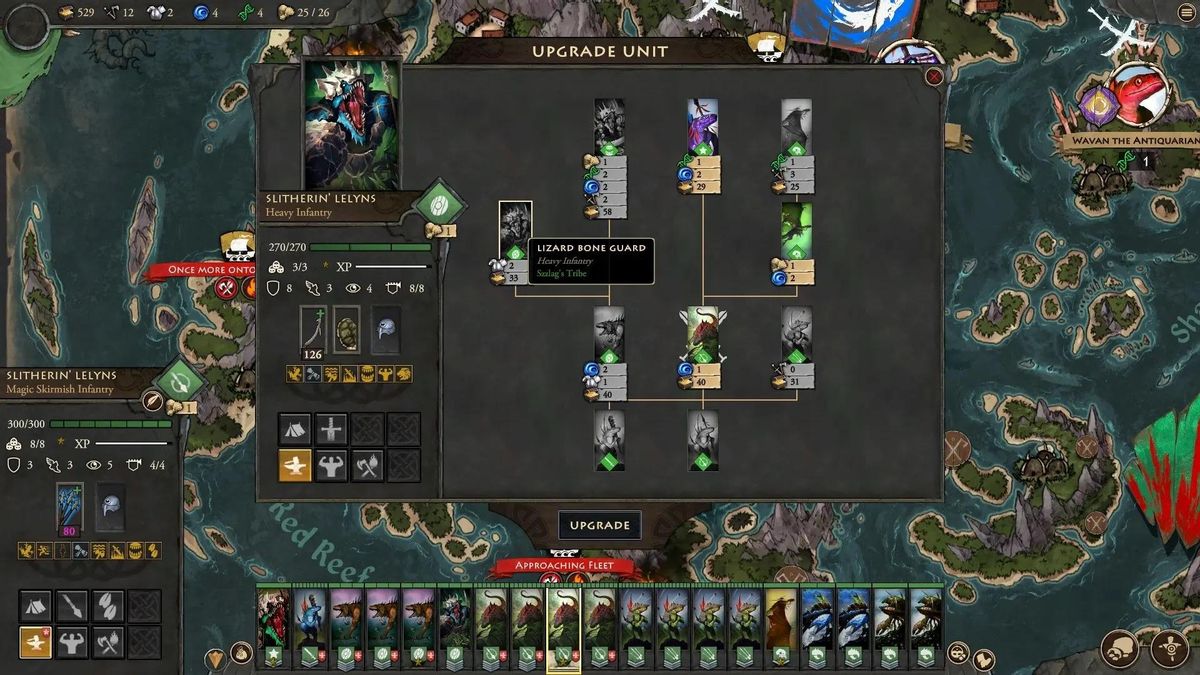
Task: Confirm with the Upgrade button
Action: pyautogui.click(x=599, y=525)
